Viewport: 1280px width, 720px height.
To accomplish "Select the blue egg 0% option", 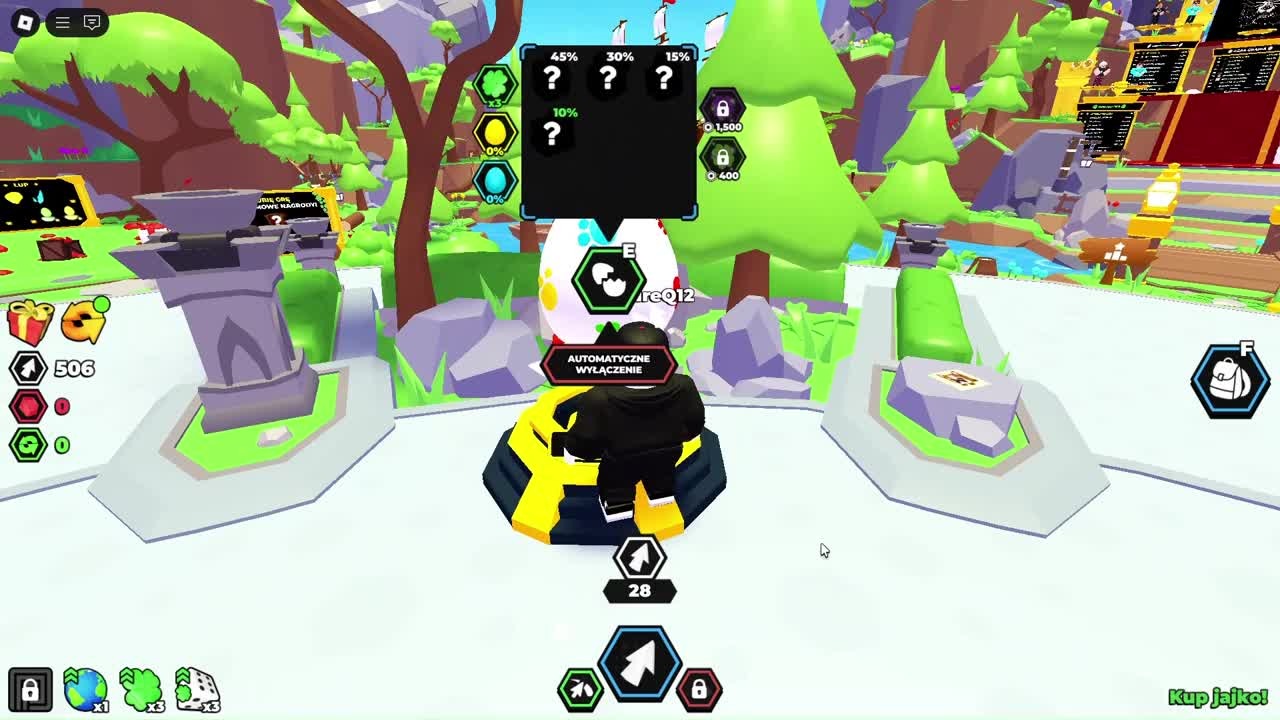I will tap(495, 181).
